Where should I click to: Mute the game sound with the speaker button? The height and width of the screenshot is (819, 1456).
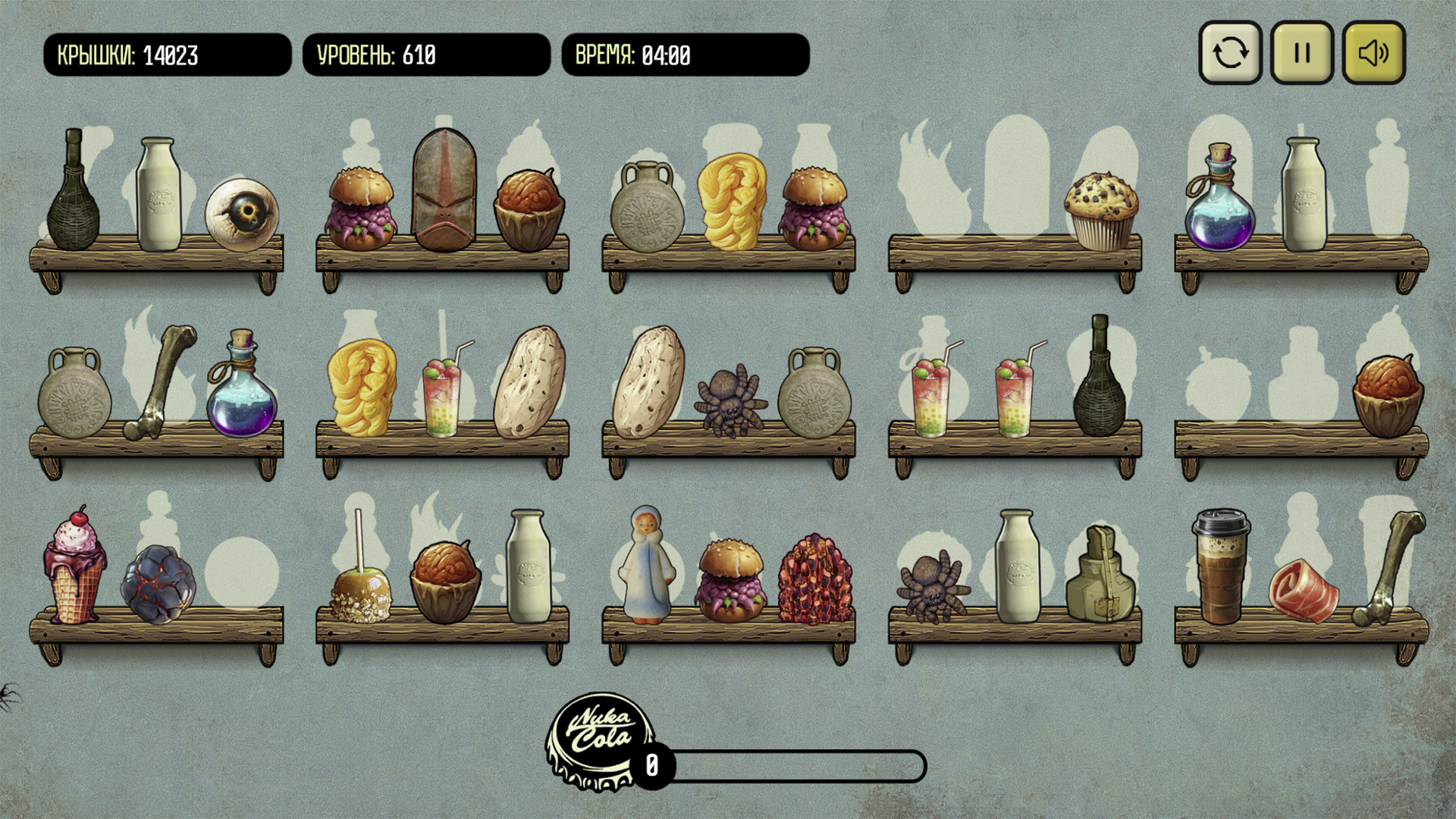tap(1373, 52)
